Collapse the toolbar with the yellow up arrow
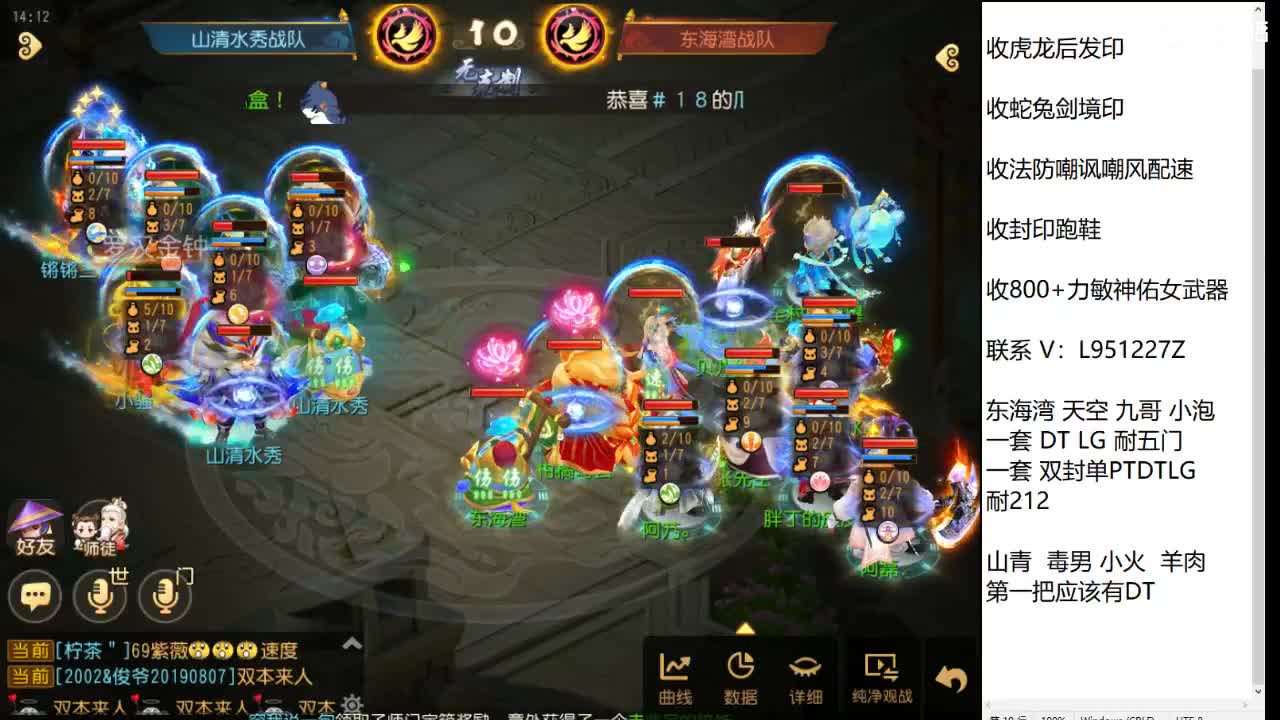This screenshot has width=1280, height=720. (x=745, y=630)
